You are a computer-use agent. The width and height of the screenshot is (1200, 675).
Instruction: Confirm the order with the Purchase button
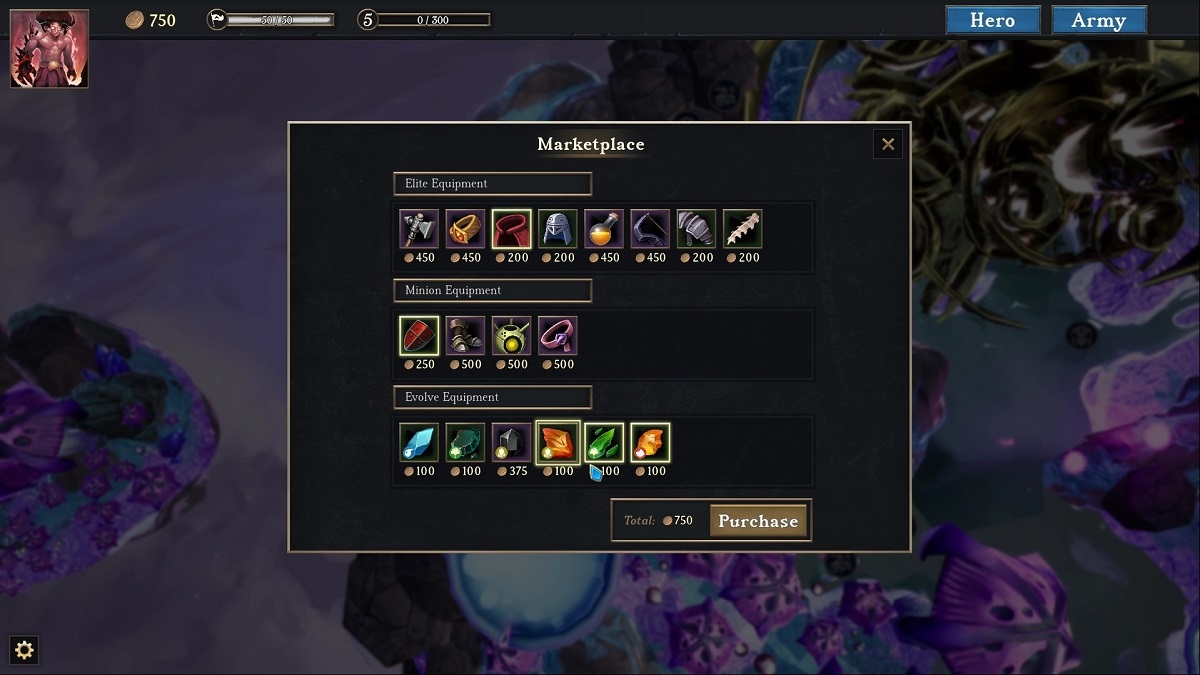[x=758, y=521]
